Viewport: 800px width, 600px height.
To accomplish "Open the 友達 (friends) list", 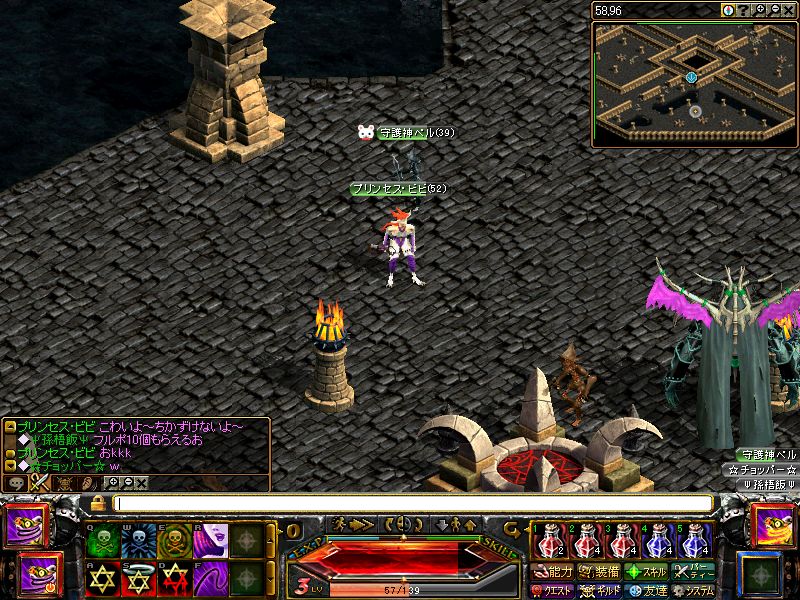I will coord(648,591).
